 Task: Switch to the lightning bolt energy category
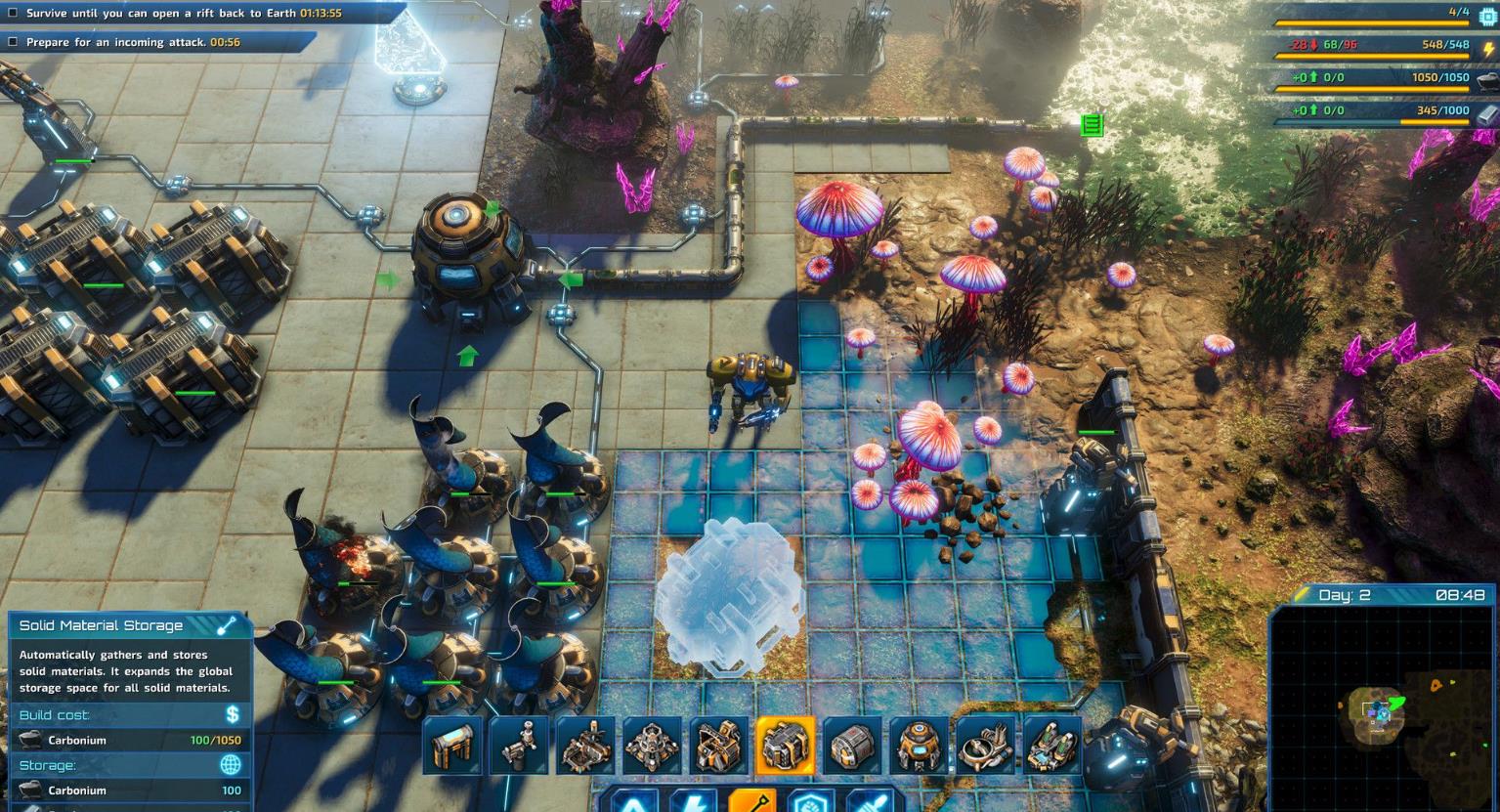point(695,802)
